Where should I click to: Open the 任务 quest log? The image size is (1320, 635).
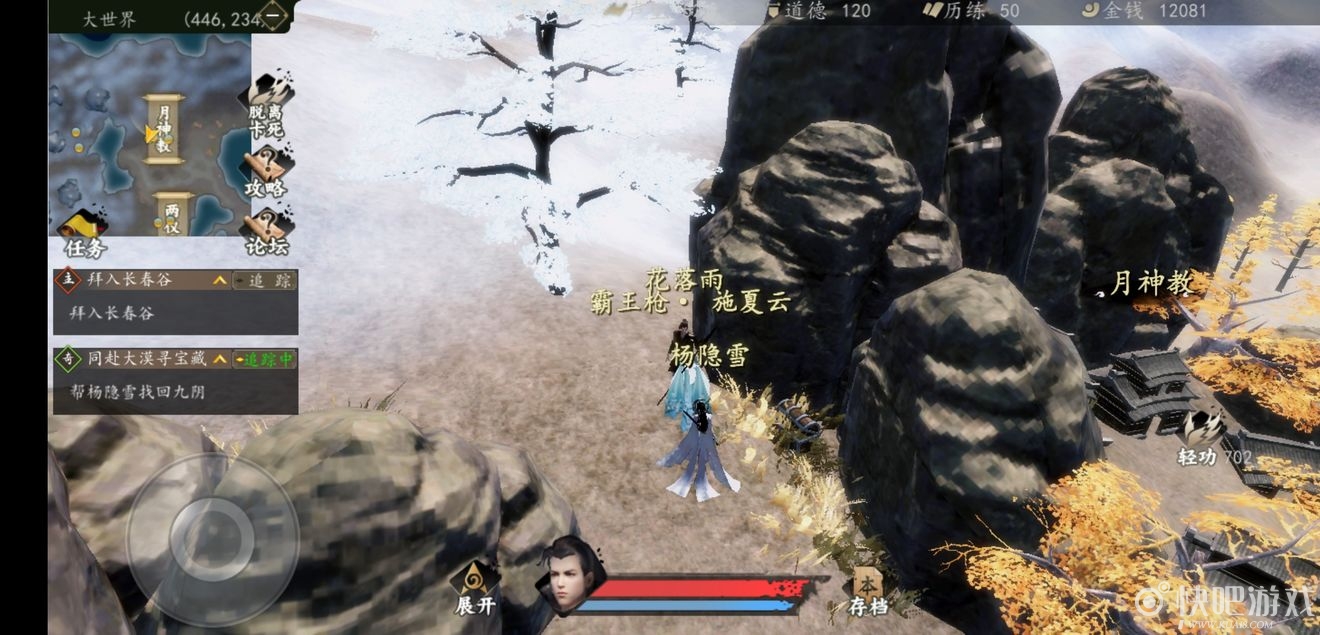pos(84,232)
